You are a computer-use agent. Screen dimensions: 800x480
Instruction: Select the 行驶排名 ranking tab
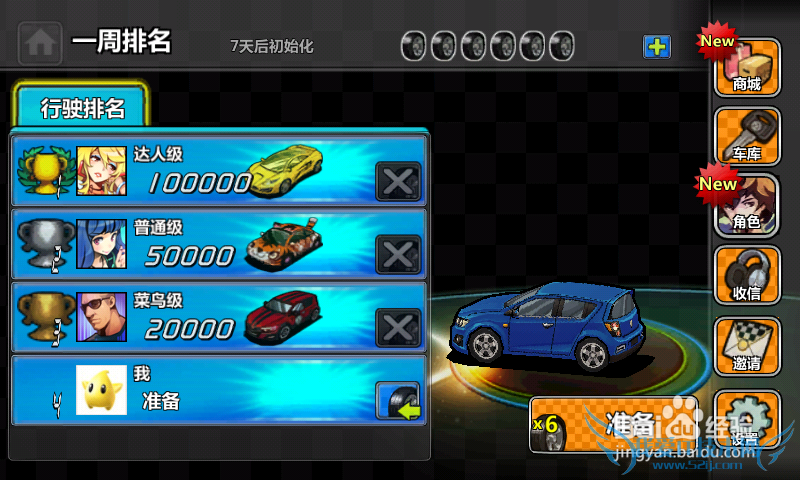[x=82, y=108]
